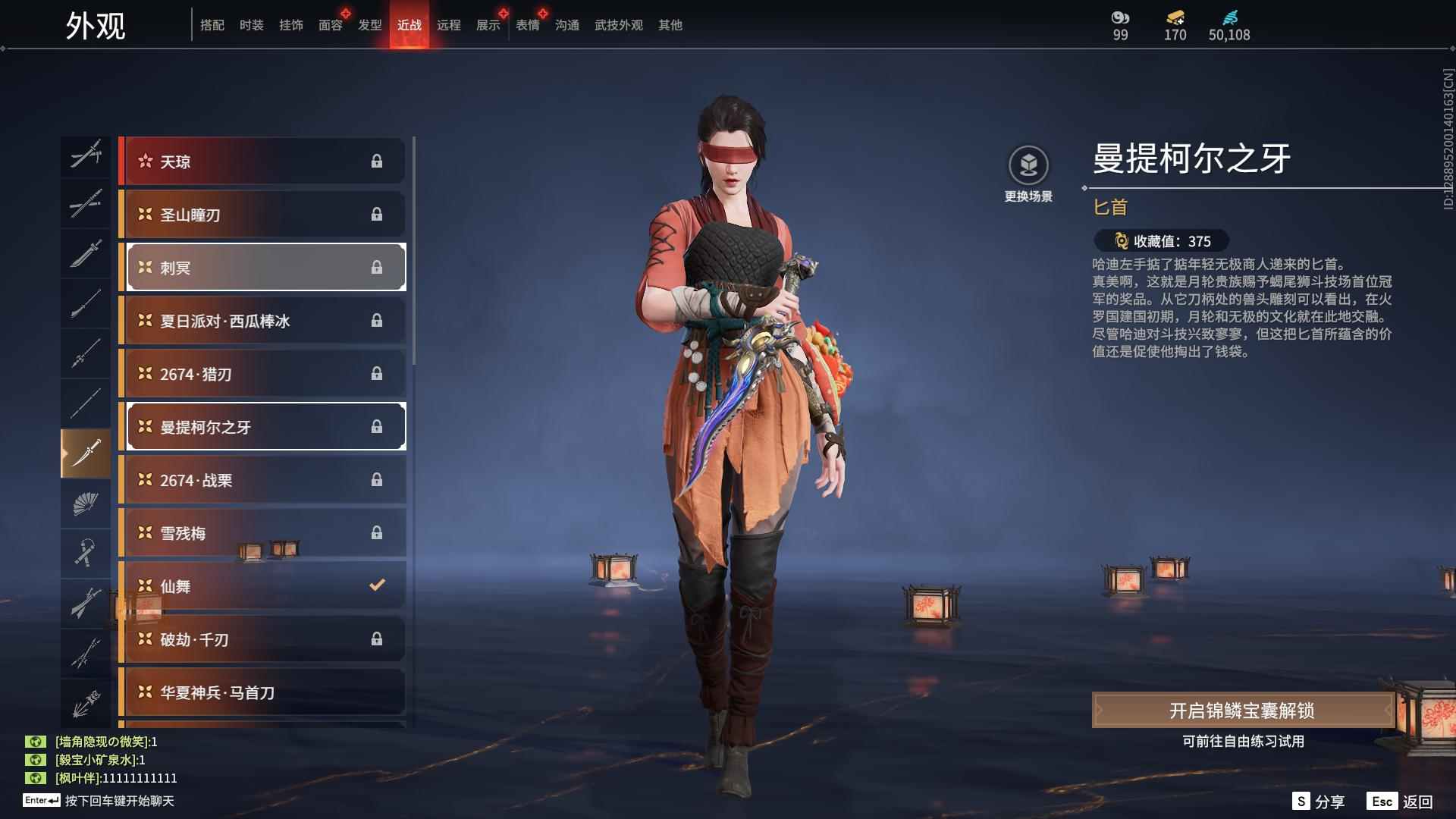This screenshot has height=819, width=1456.
Task: Select the topmost dual-blades category icon
Action: [86, 155]
